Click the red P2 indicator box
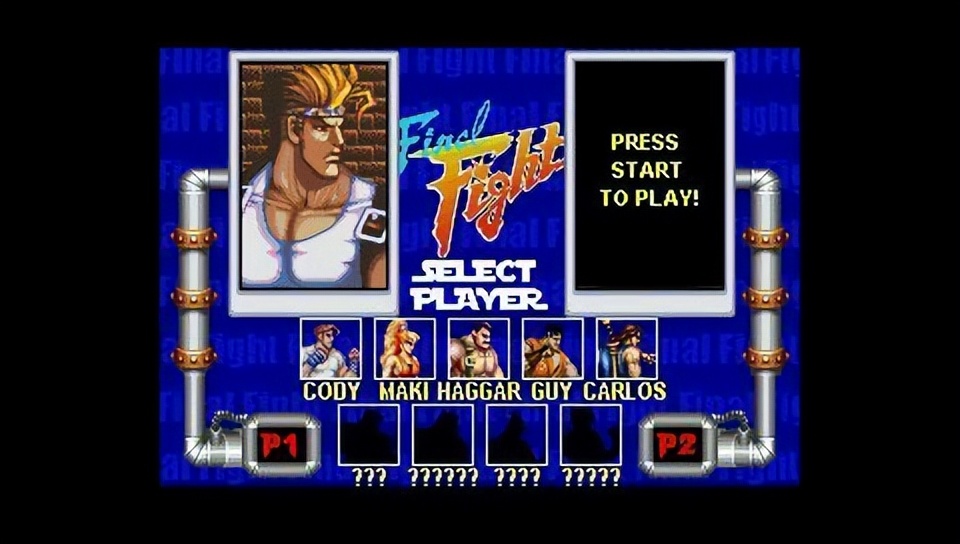 (x=677, y=445)
